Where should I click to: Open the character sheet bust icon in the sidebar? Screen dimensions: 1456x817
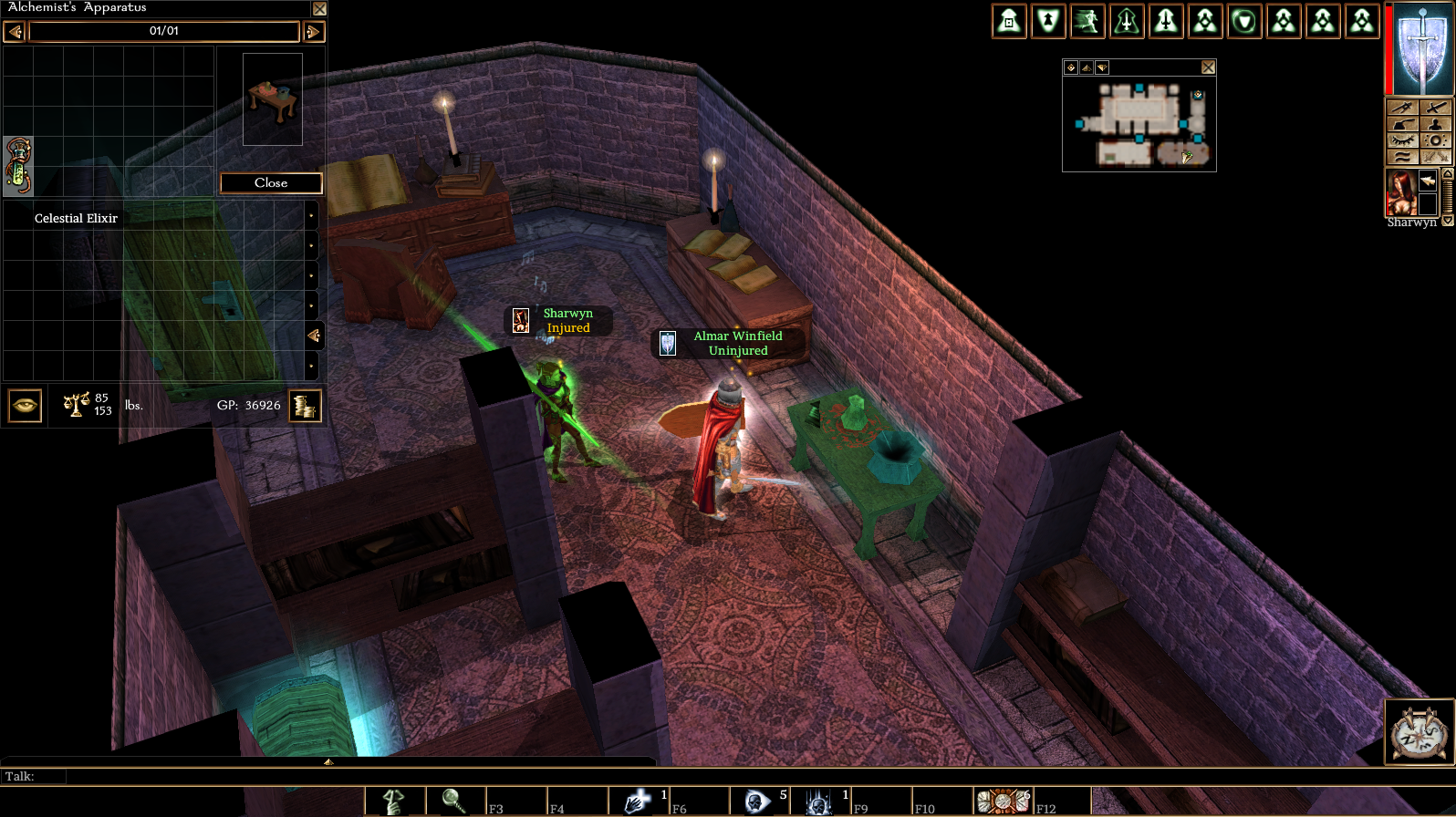pos(1436,124)
